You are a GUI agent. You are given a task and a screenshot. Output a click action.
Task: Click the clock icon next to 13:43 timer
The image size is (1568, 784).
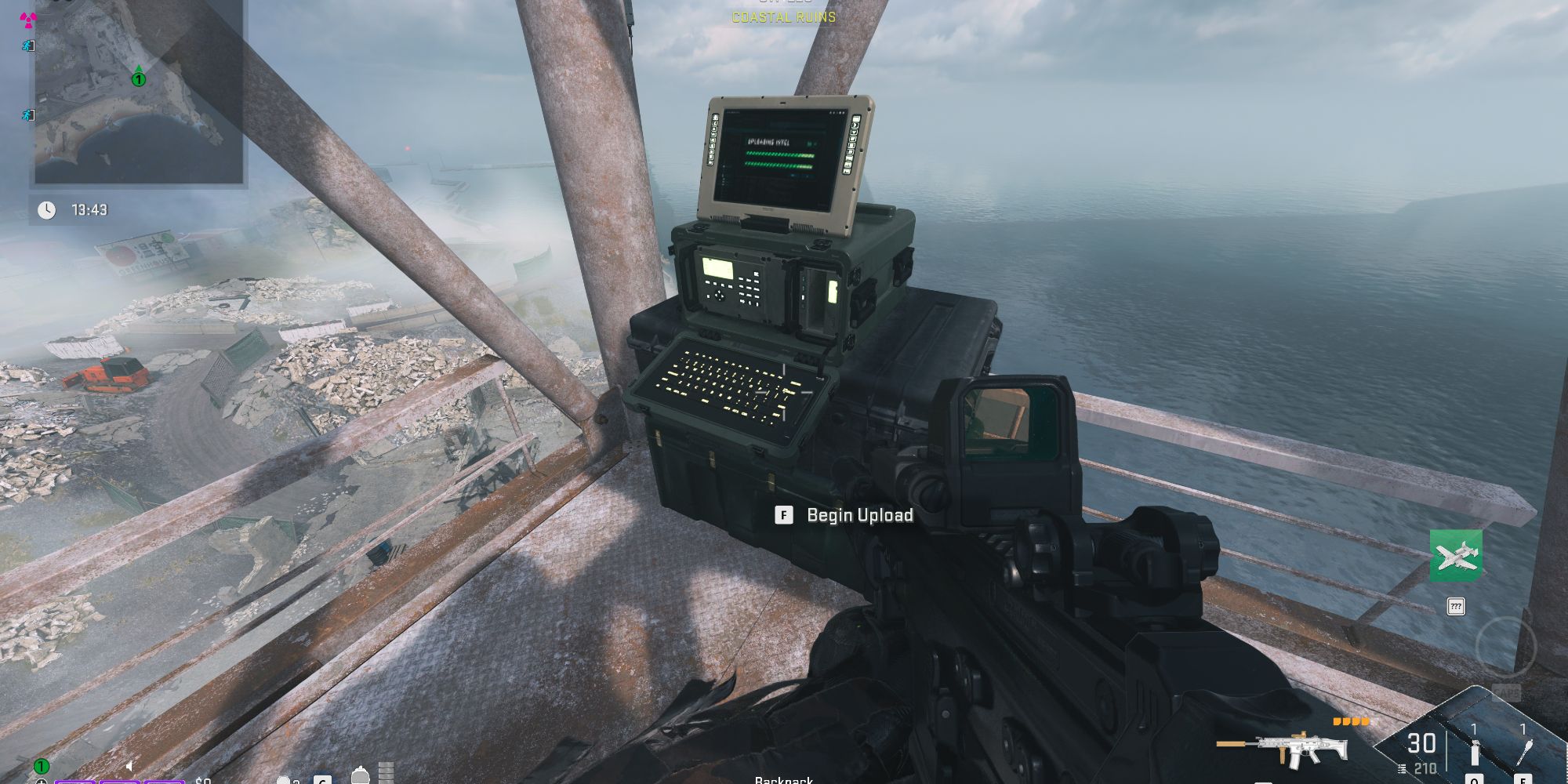pos(49,209)
